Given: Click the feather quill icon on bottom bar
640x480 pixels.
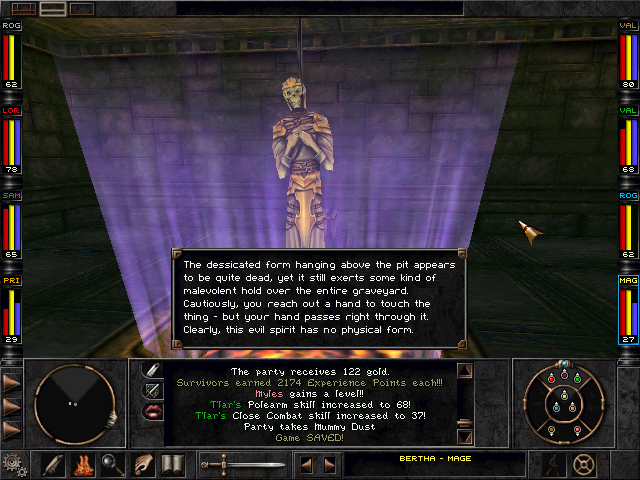Looking at the screenshot, I should 53,464.
